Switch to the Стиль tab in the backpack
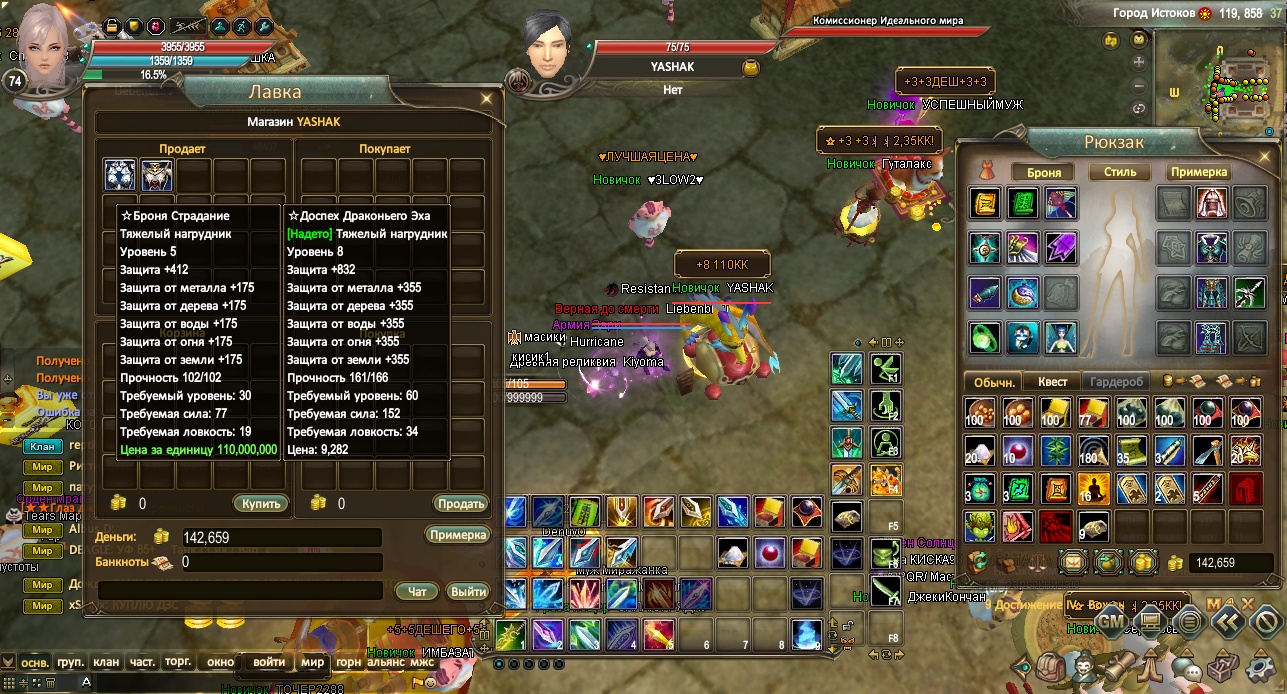This screenshot has width=1287, height=694. [1120, 172]
